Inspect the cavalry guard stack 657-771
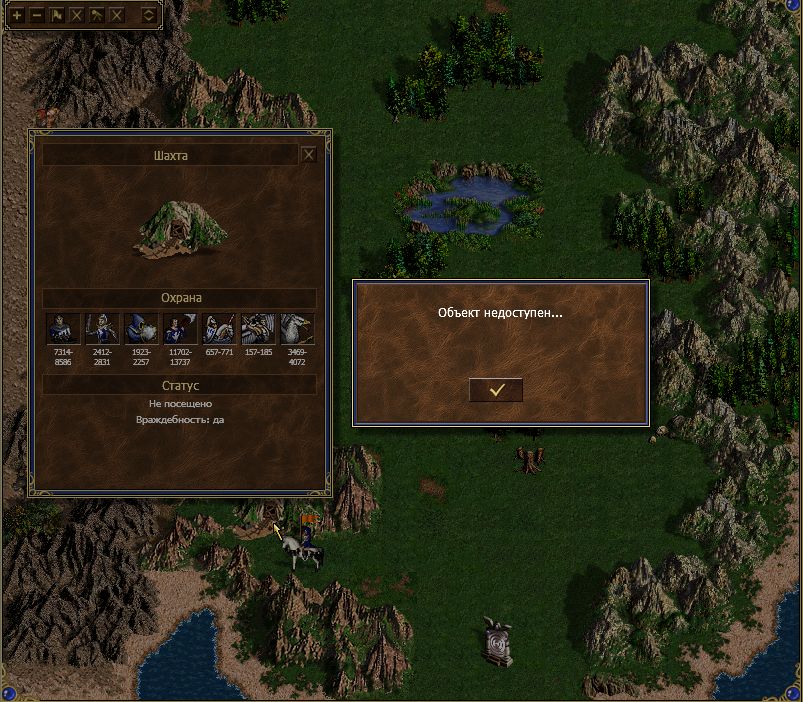Screen dimensions: 803x702 [x=219, y=329]
